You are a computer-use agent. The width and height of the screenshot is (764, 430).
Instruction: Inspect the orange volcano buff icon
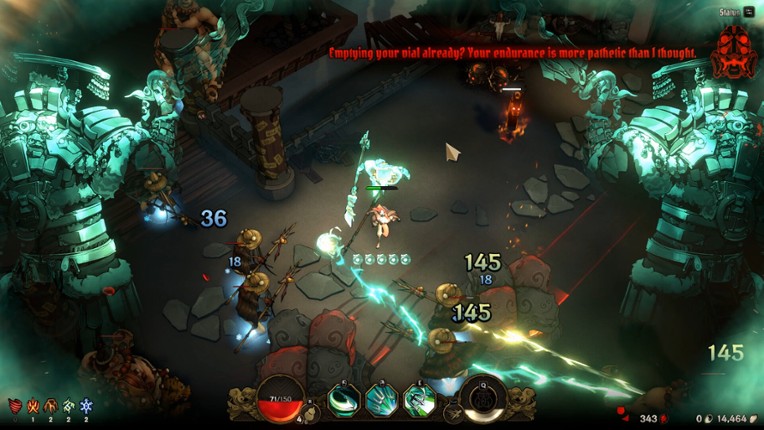[x=50, y=406]
